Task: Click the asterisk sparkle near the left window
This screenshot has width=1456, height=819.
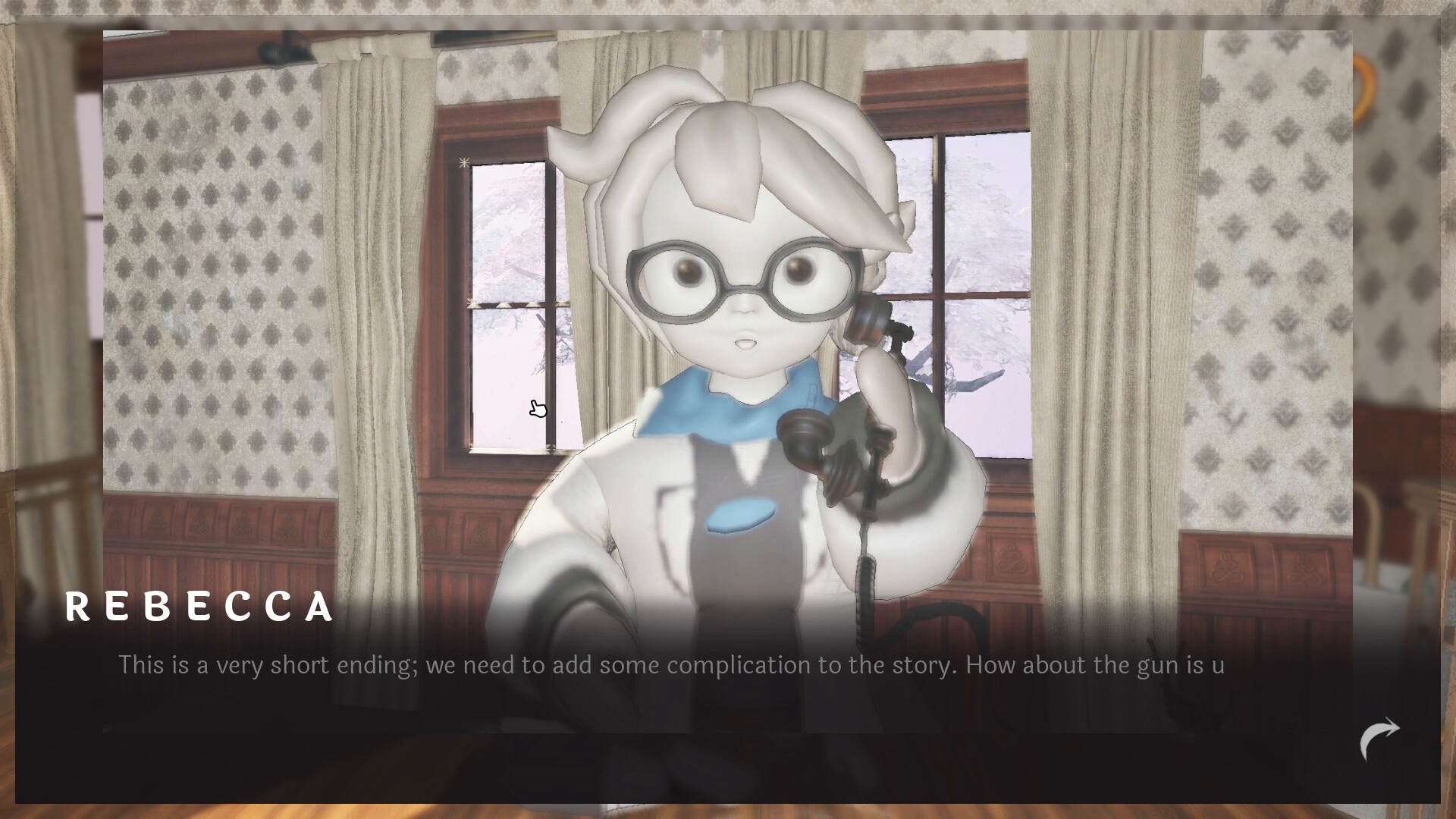Action: click(463, 162)
